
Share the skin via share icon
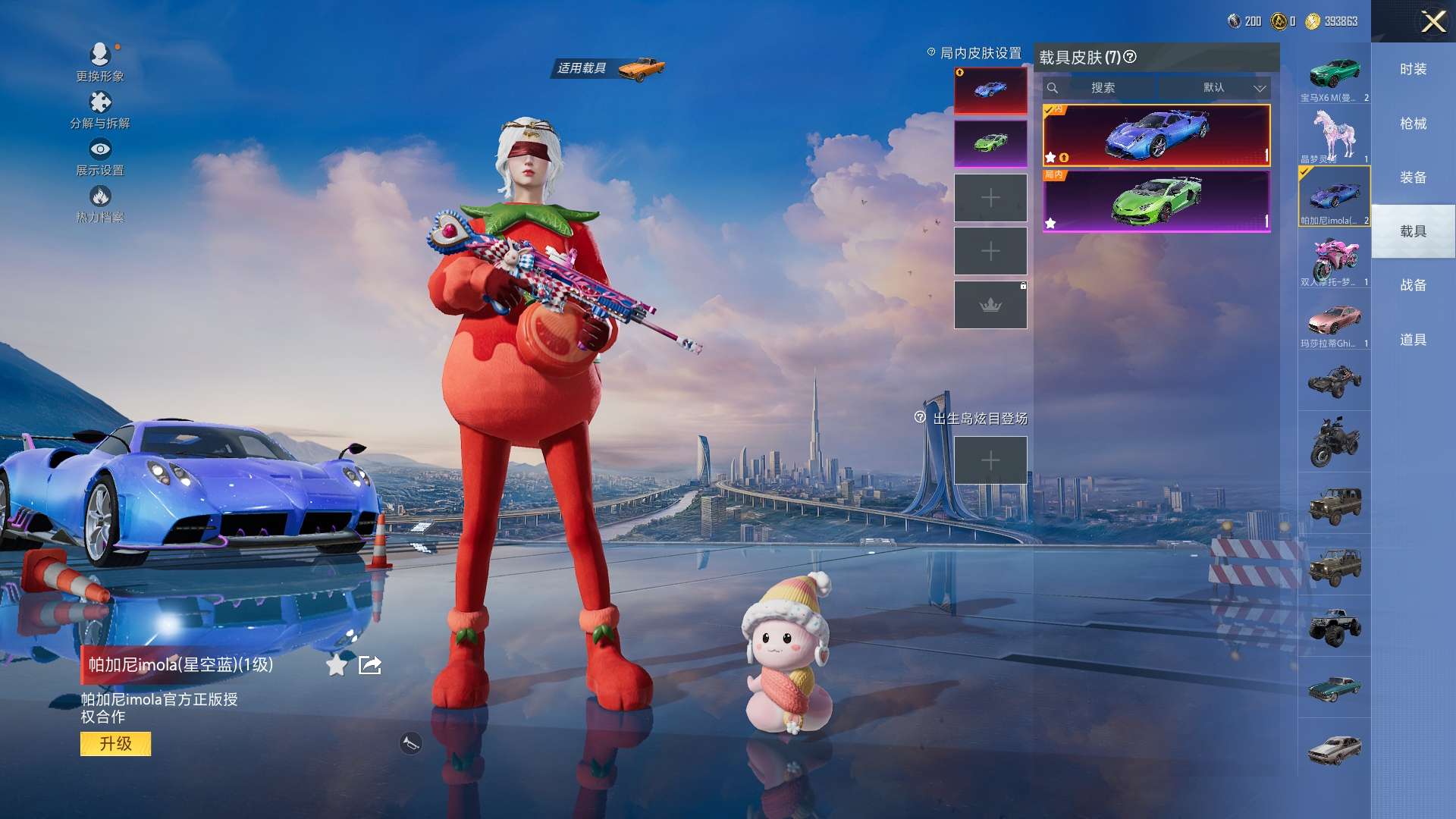click(370, 665)
